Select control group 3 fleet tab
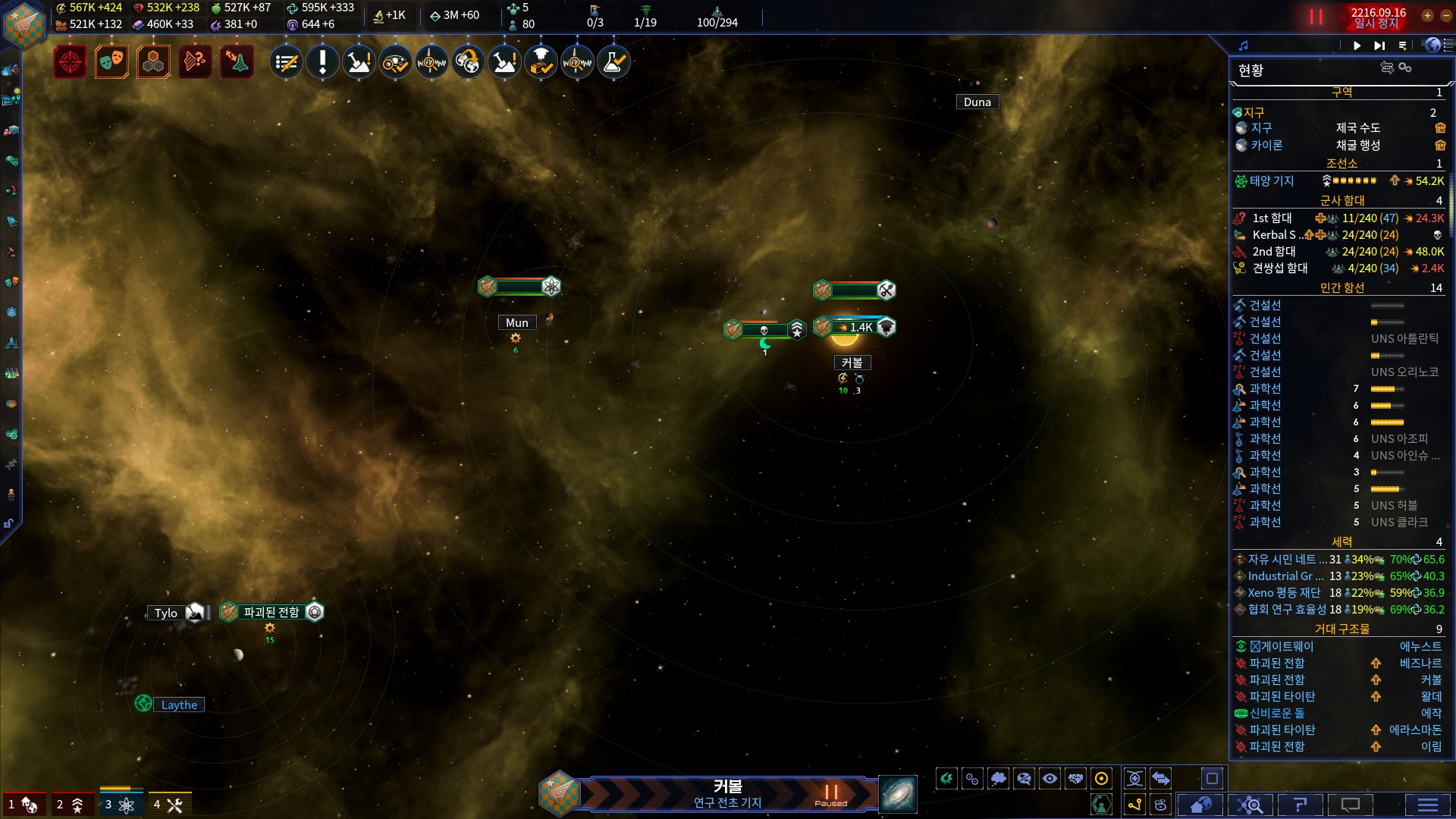 click(119, 805)
